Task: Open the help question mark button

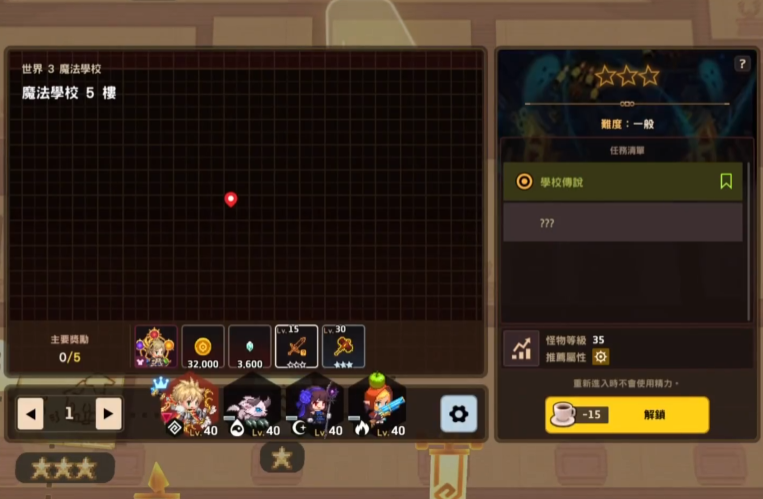Action: 741,64
